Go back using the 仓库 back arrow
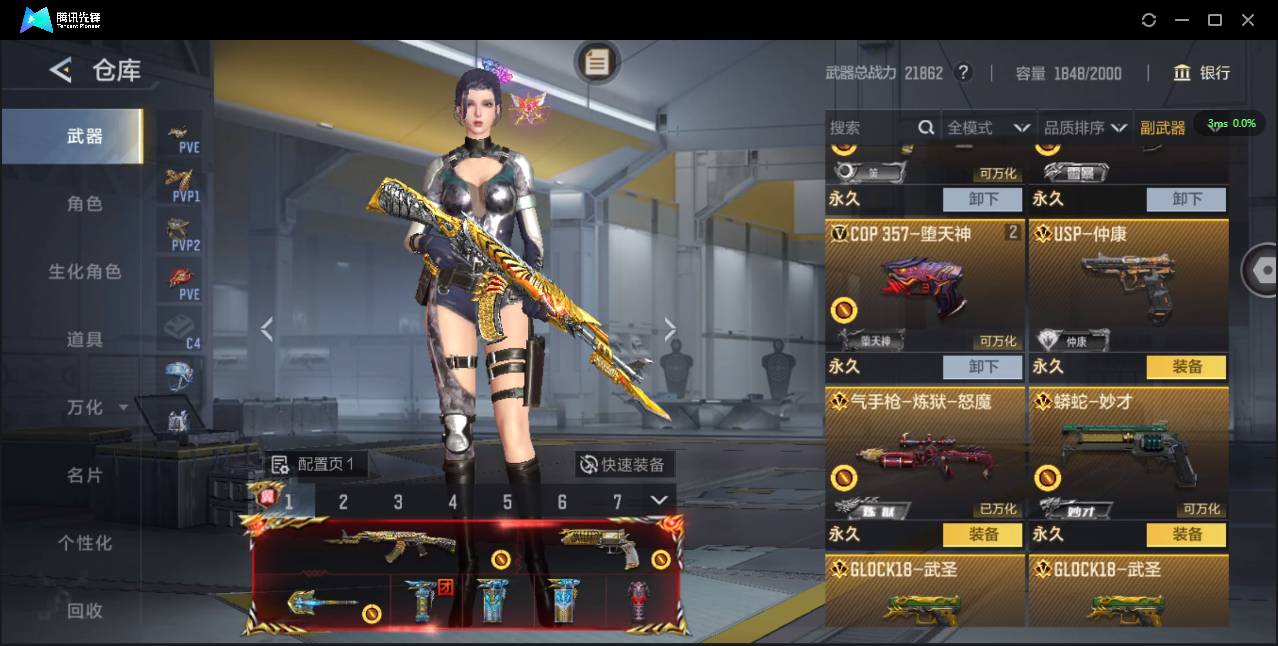The image size is (1278, 646). (x=61, y=70)
